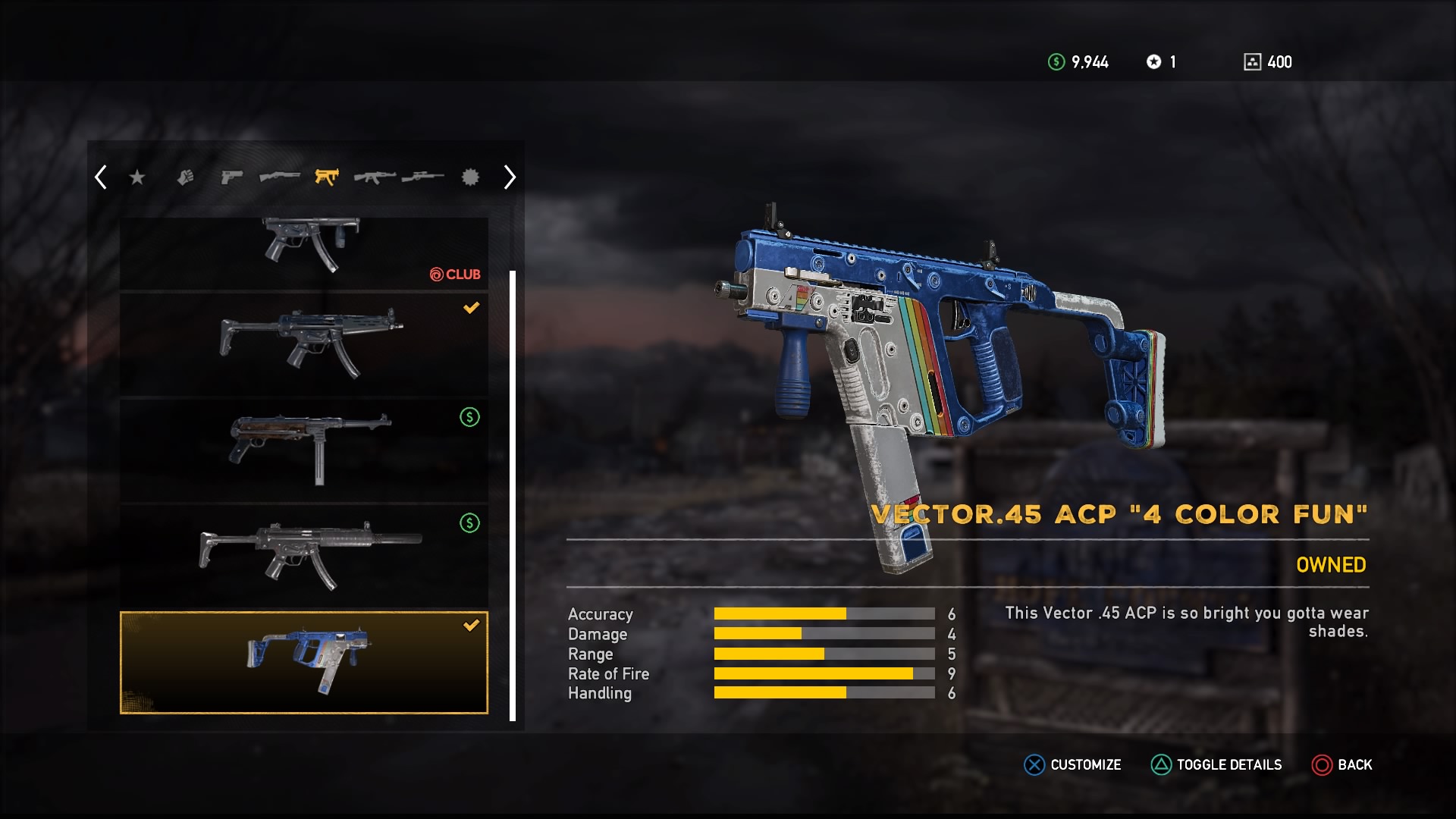This screenshot has width=1456, height=819.
Task: Select the Club-locked submachine gun entry
Action: pyautogui.click(x=304, y=253)
